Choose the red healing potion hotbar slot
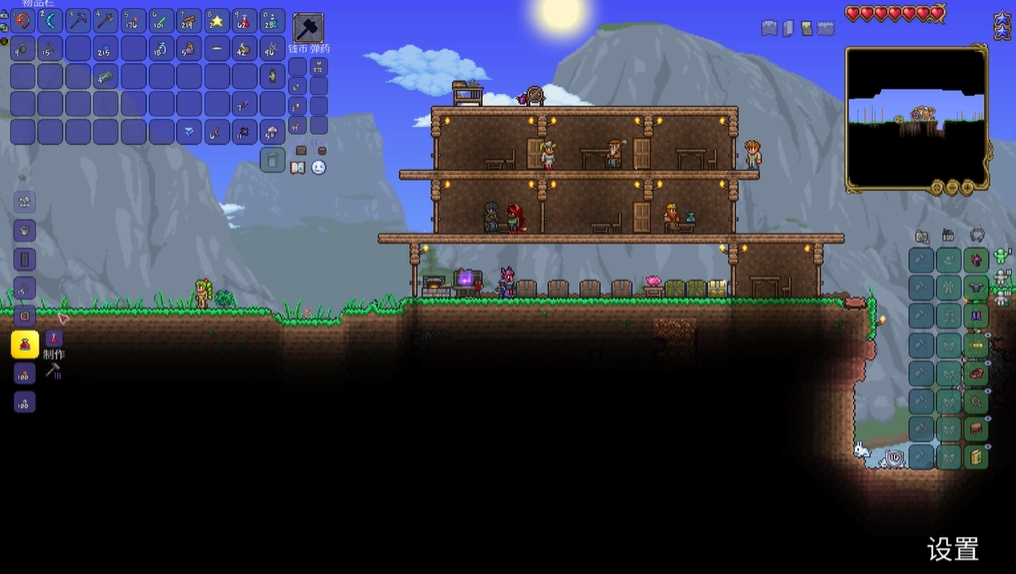Screen dimensions: 1016x574 244,21
